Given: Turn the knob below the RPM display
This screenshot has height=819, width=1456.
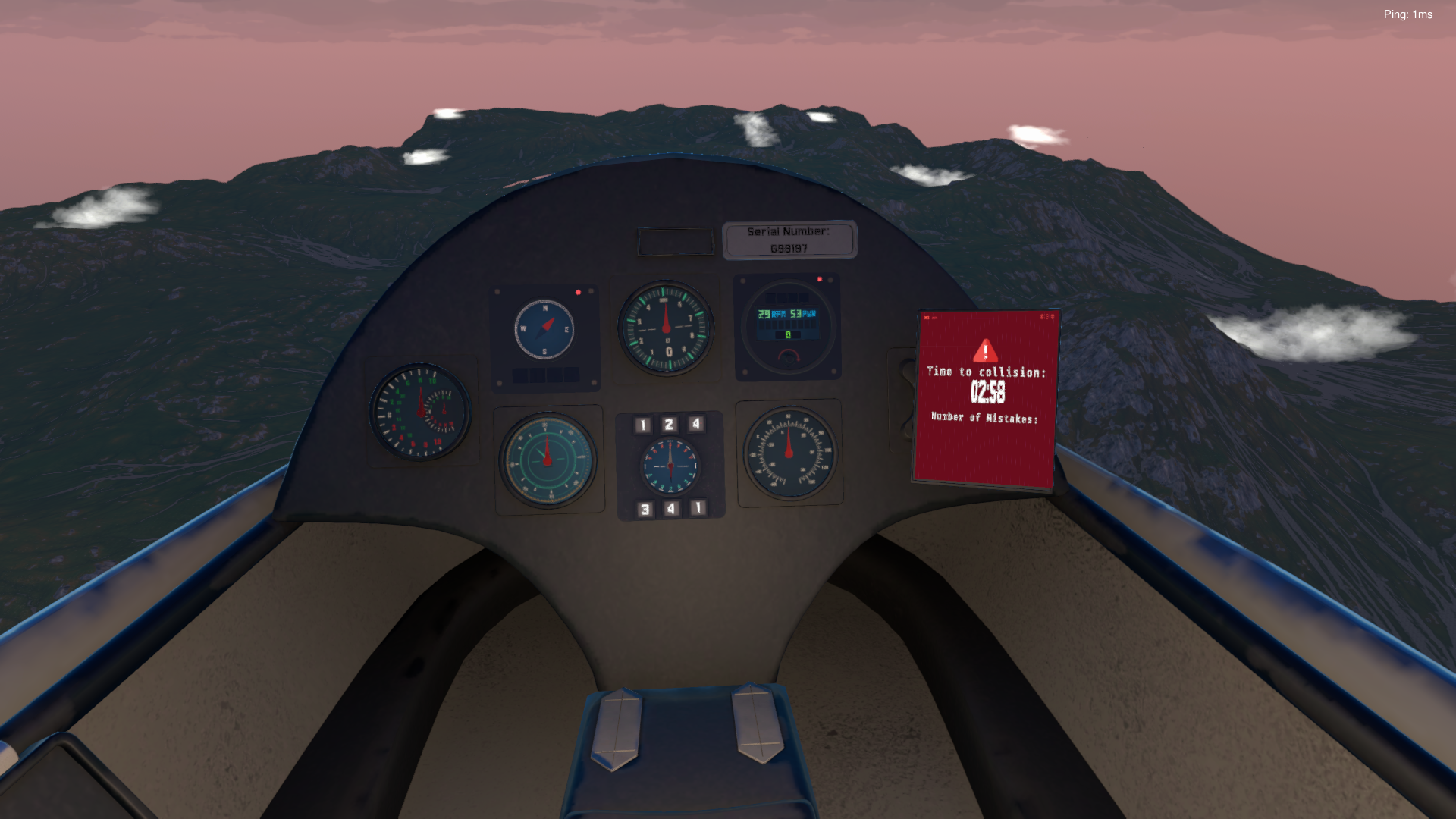Looking at the screenshot, I should pyautogui.click(x=789, y=358).
